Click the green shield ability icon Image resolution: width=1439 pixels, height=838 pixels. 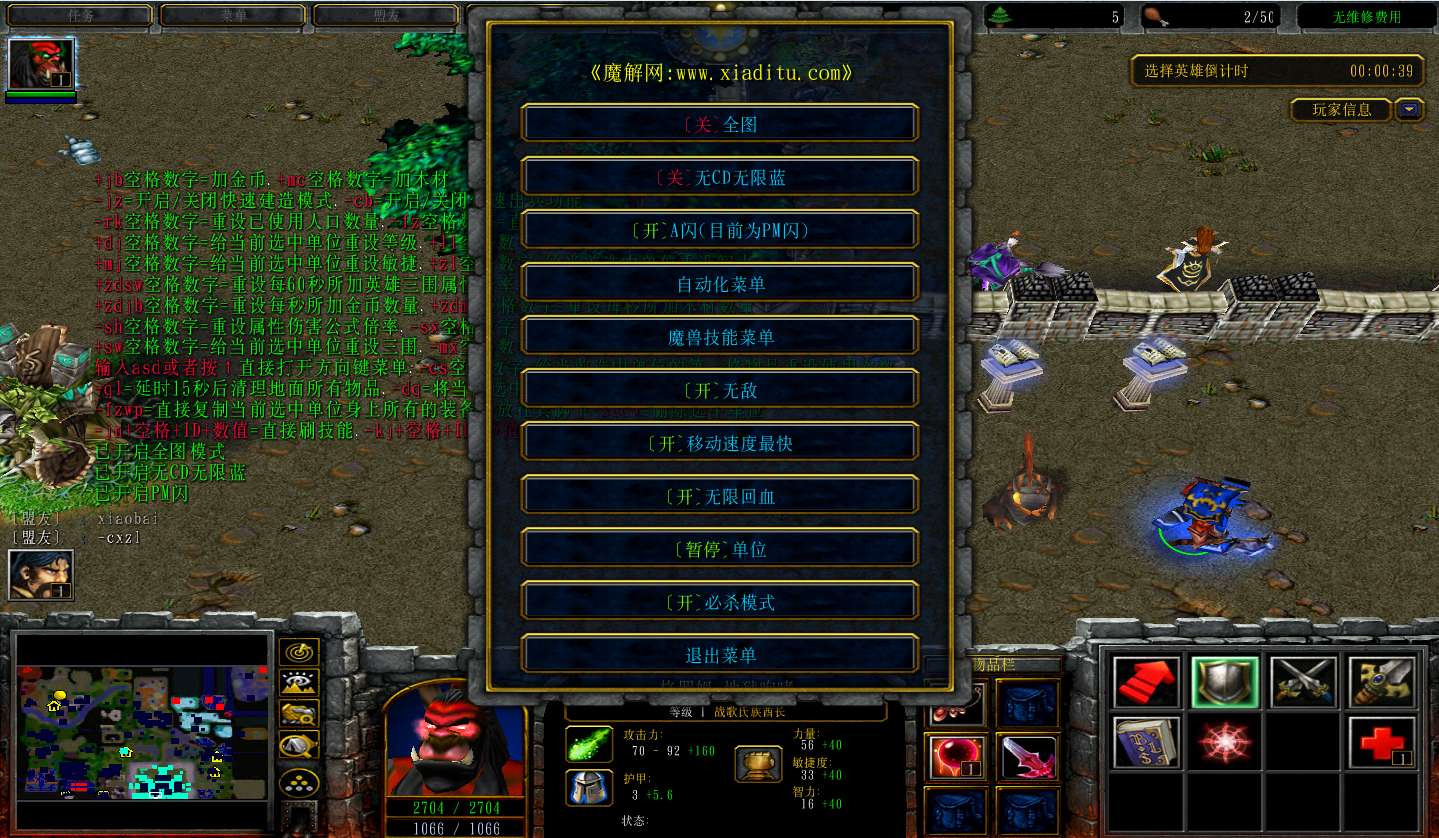[1225, 682]
